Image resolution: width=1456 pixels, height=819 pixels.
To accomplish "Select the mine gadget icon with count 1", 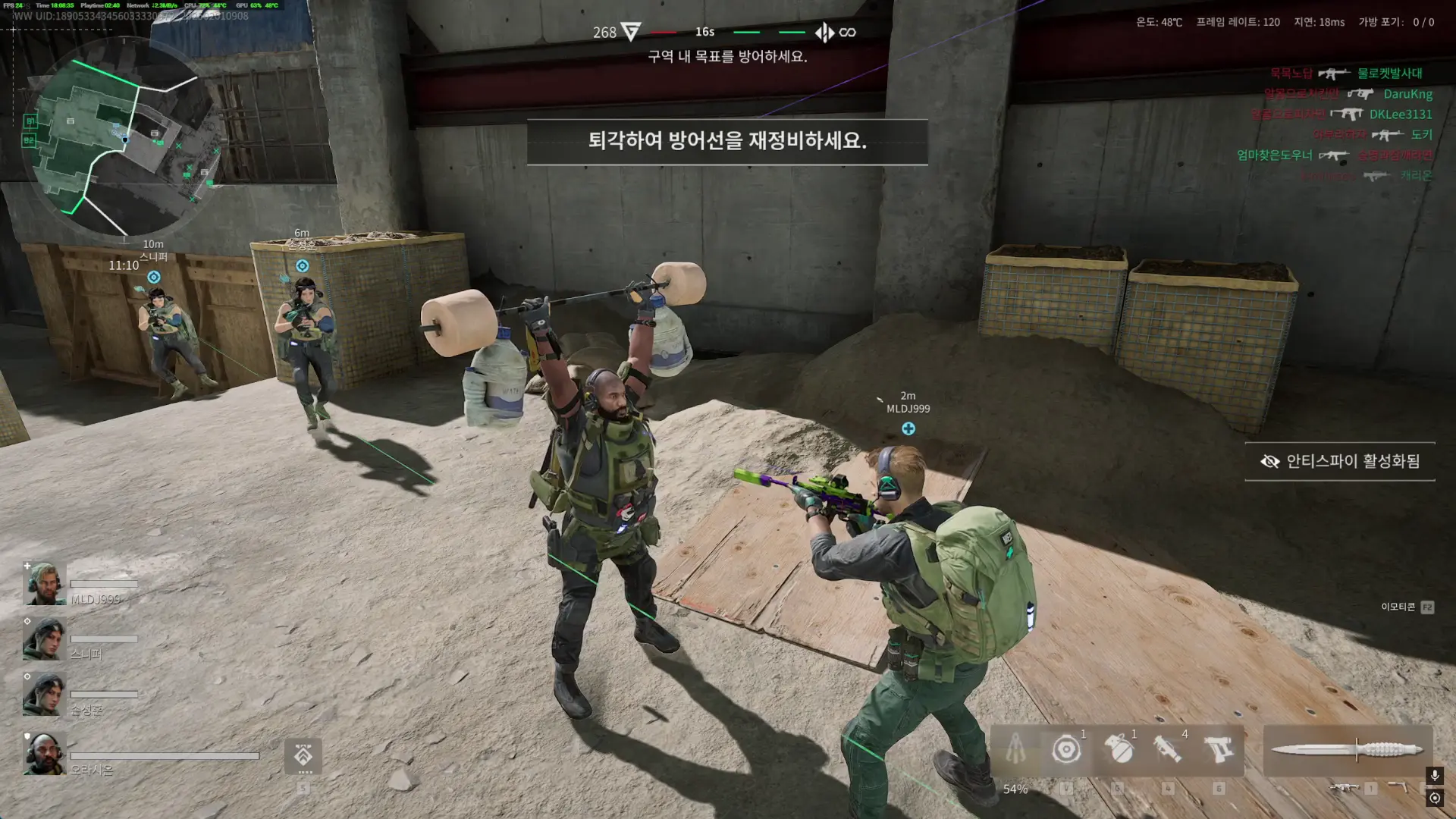I will coord(1068,751).
